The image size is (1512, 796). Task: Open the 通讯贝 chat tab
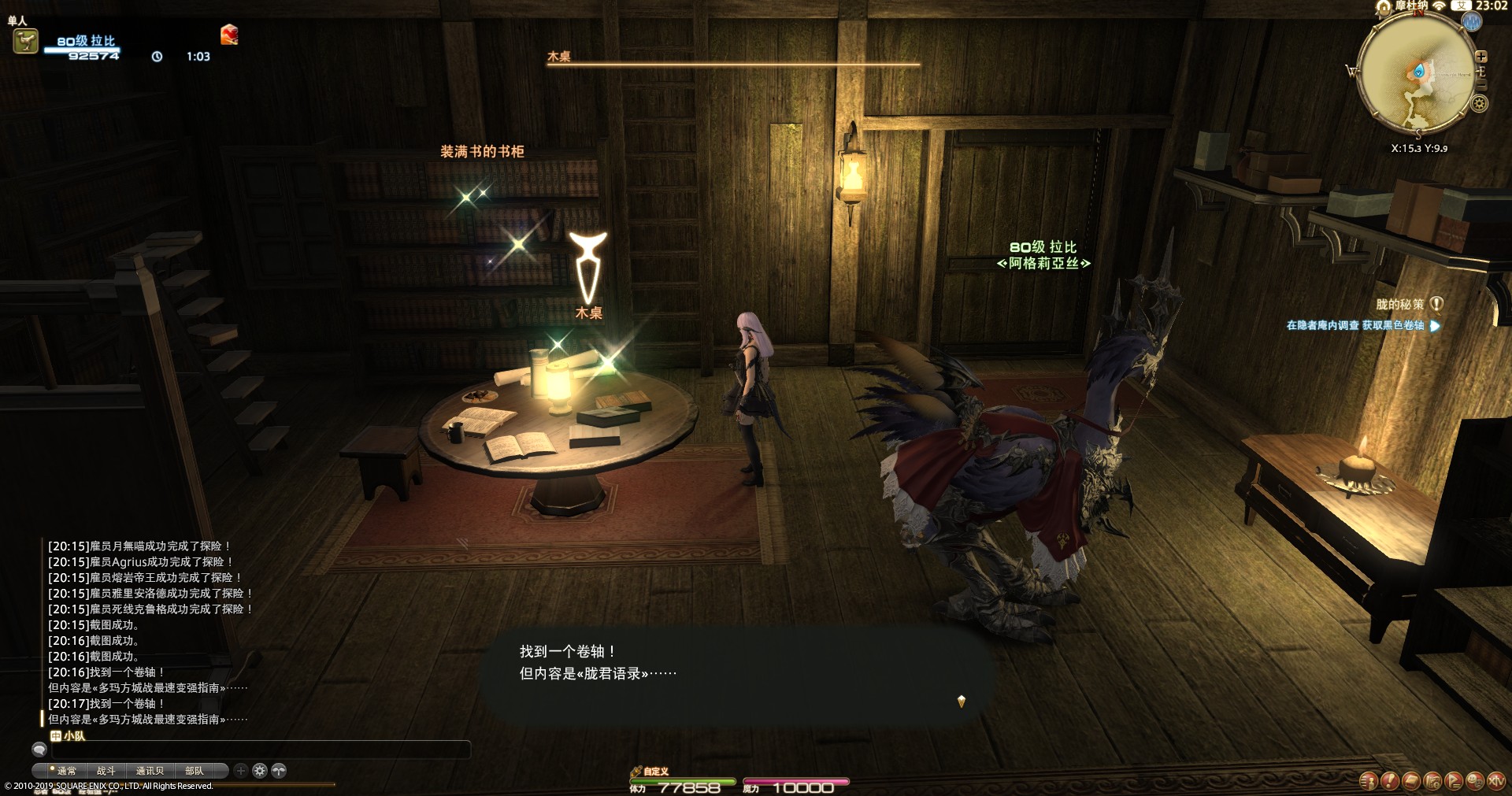pos(150,771)
